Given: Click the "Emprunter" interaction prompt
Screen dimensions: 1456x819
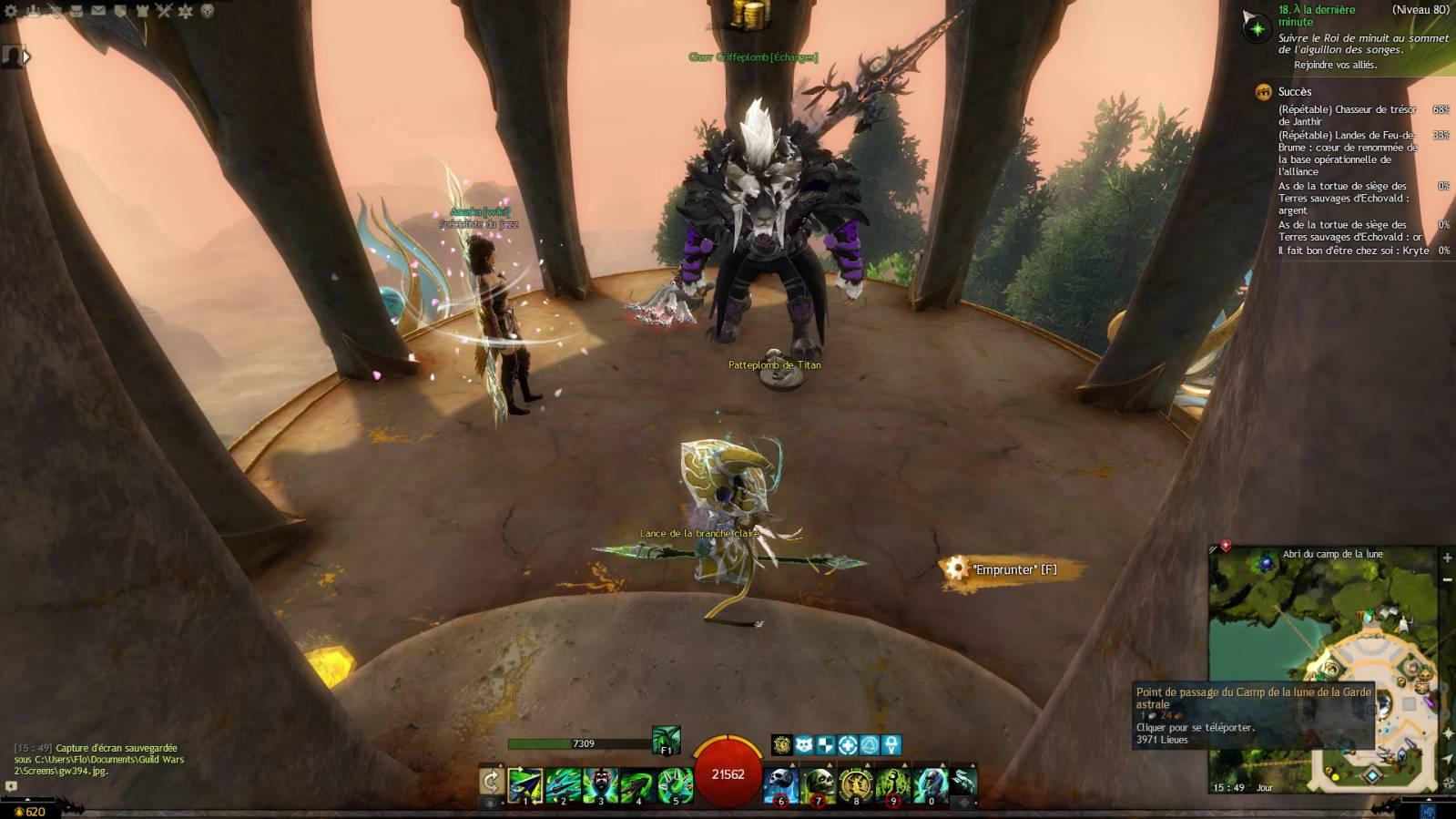Looking at the screenshot, I should [1013, 569].
